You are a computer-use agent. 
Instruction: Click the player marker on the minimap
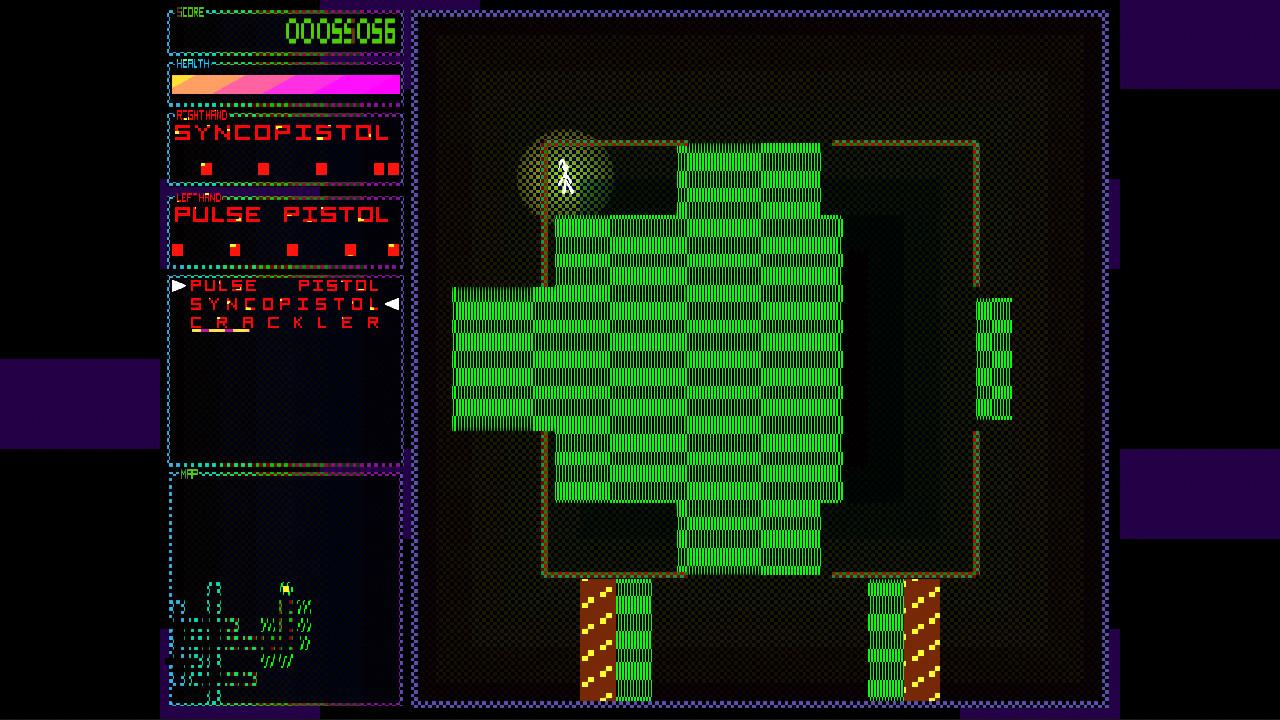286,589
